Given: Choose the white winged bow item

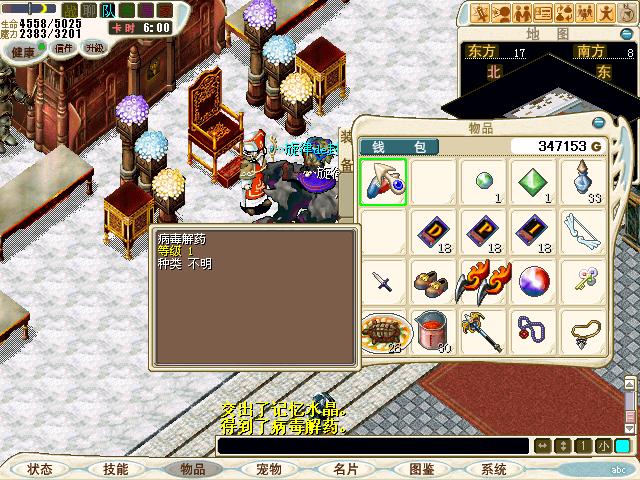Looking at the screenshot, I should tap(585, 232).
